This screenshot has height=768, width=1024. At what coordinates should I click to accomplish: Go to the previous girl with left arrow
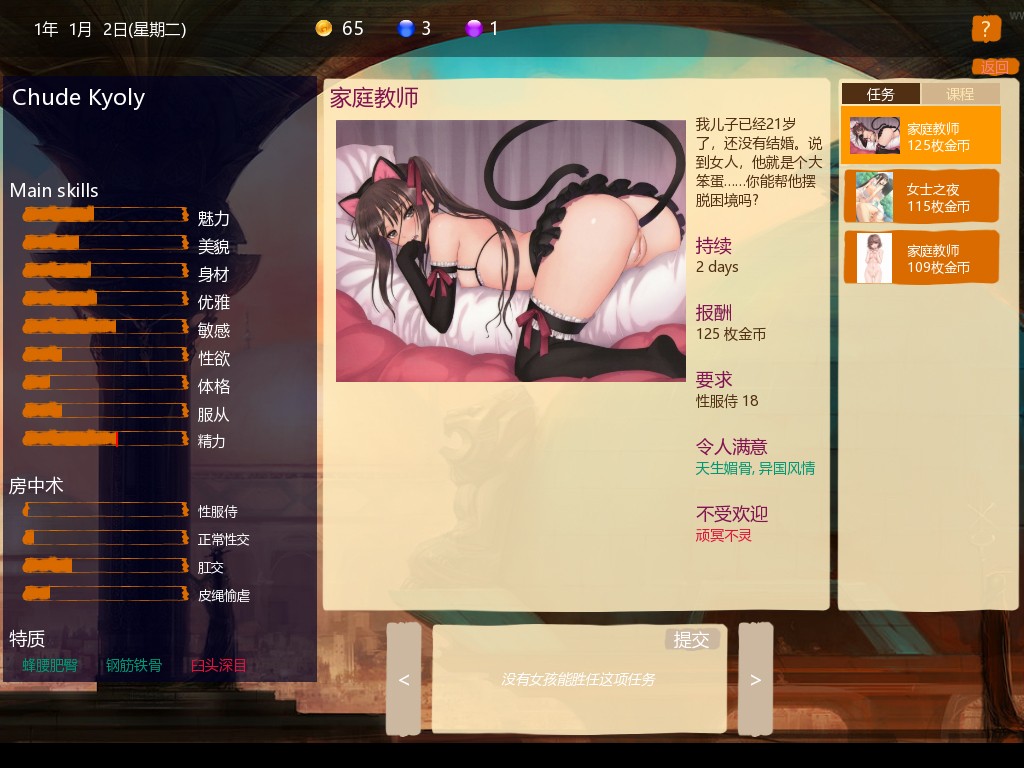tap(404, 680)
